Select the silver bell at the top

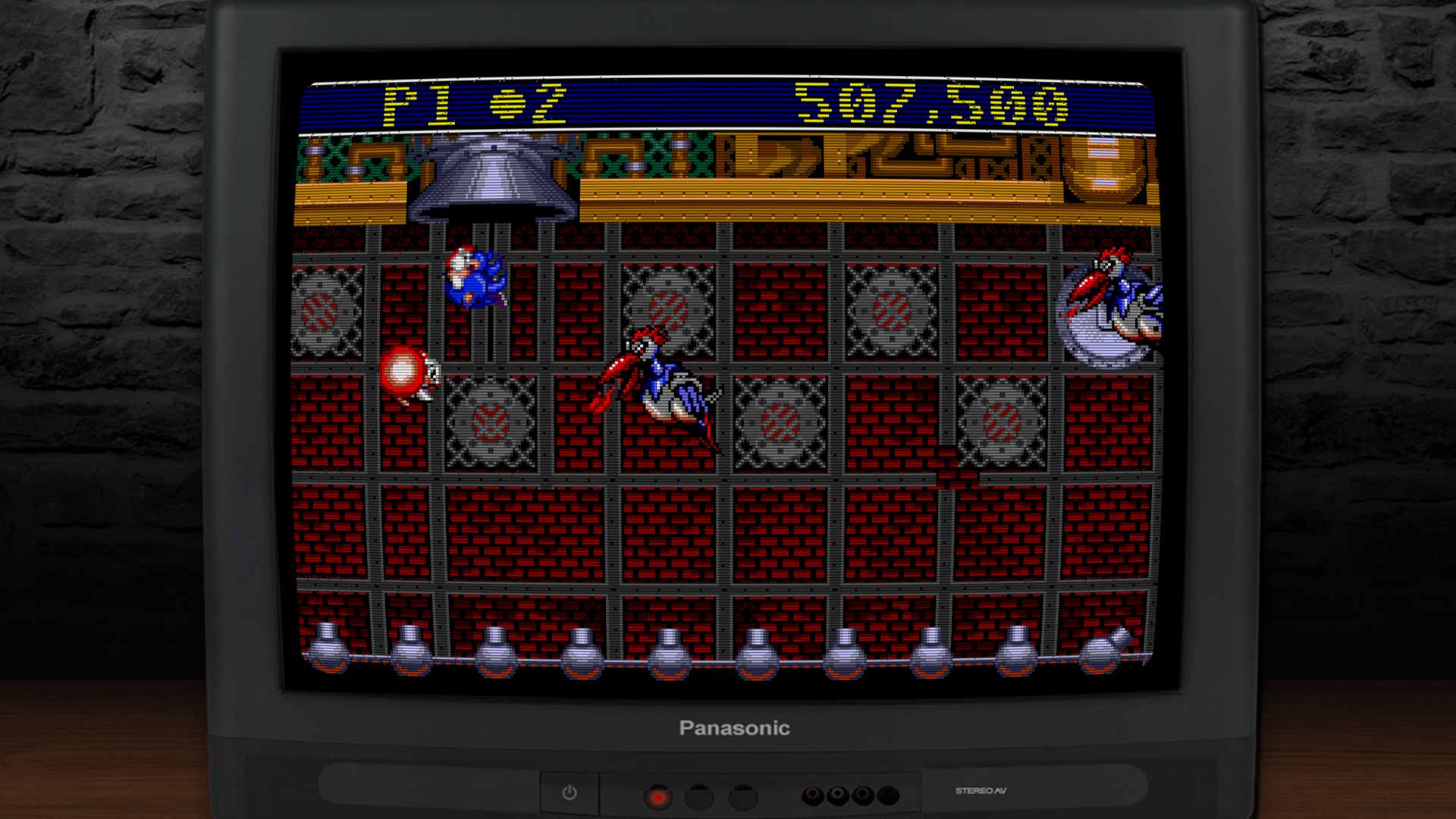493,178
